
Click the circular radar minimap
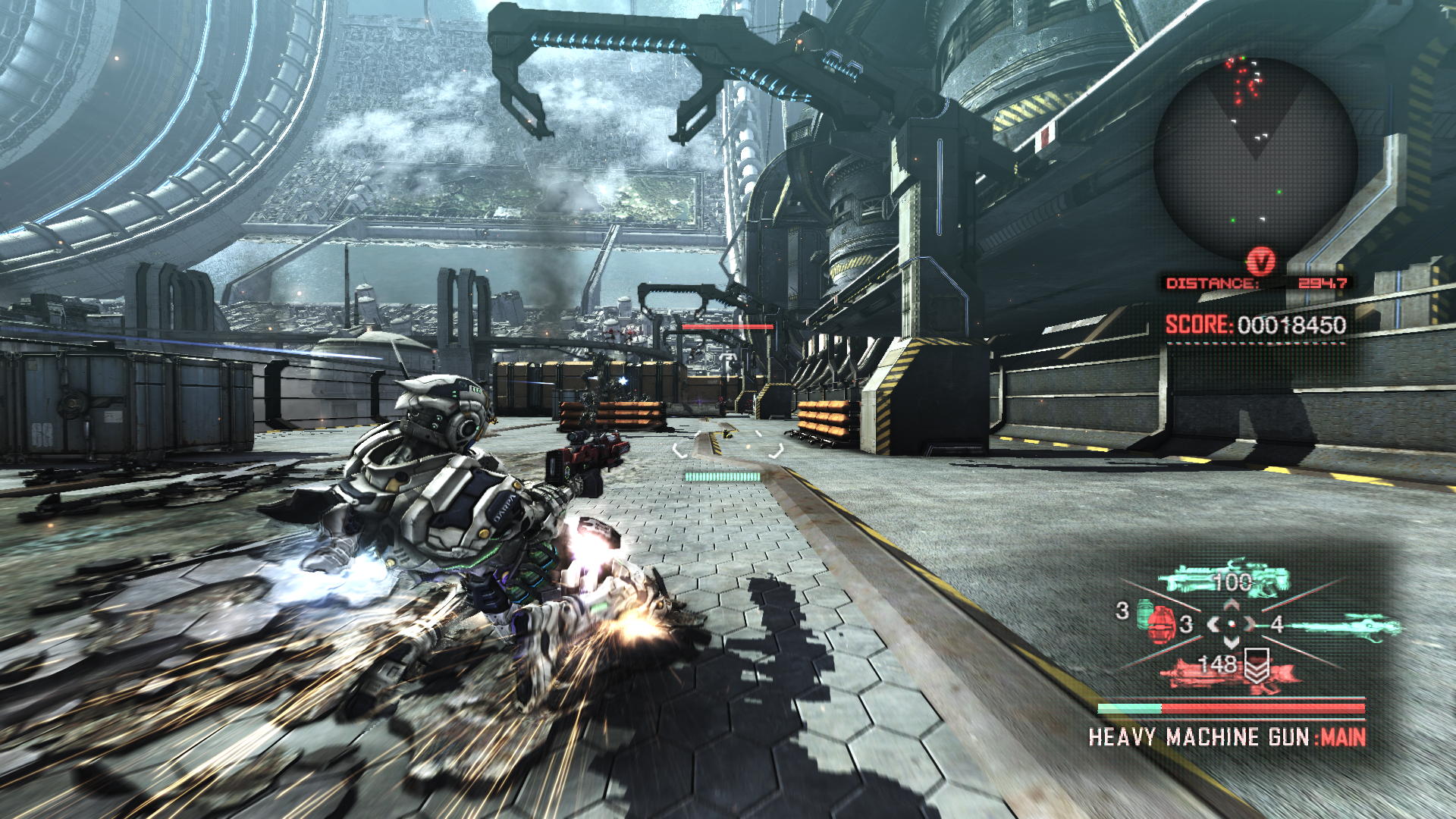point(1255,158)
